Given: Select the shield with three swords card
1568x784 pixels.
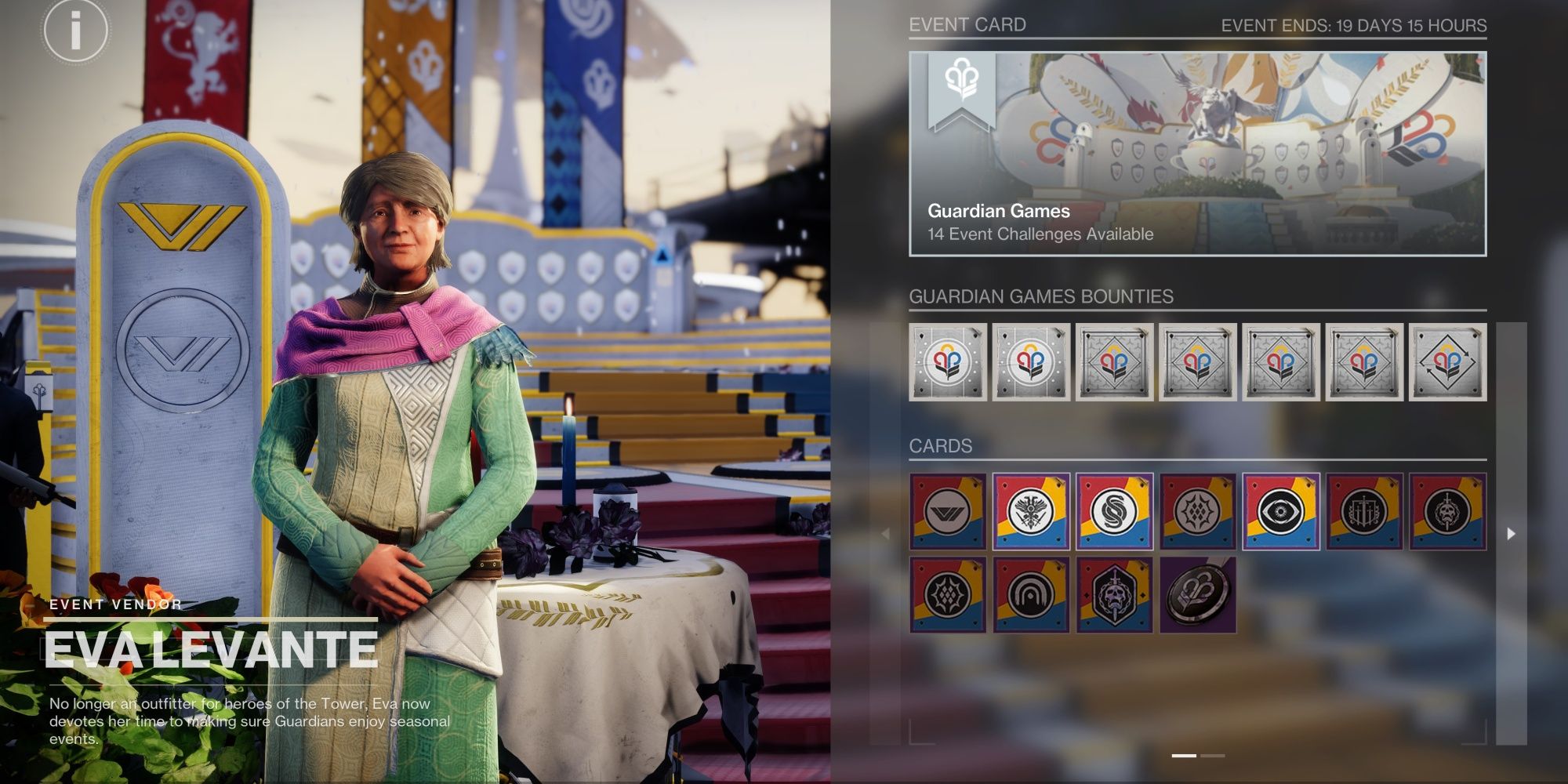Looking at the screenshot, I should (x=1364, y=511).
